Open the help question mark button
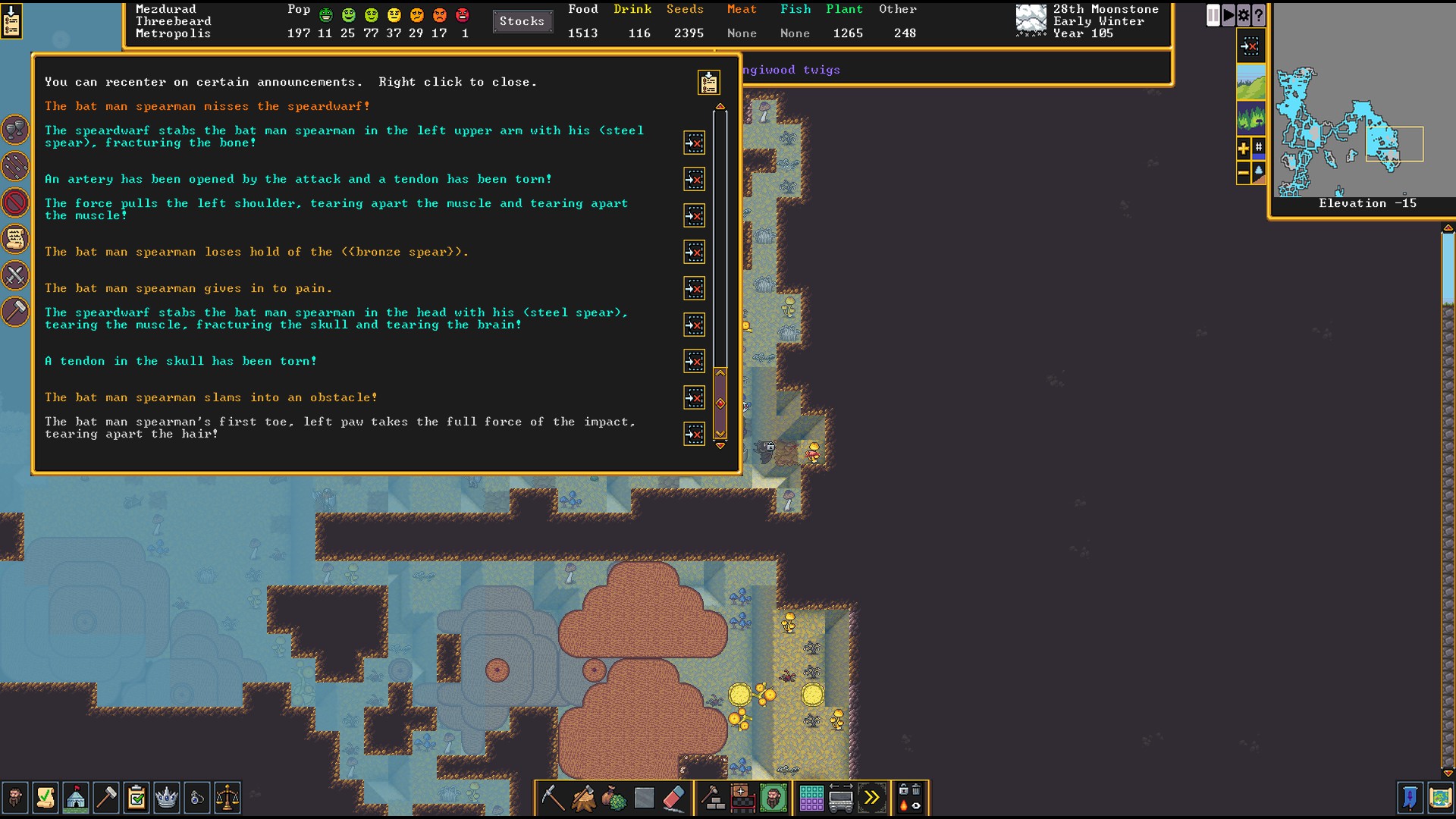This screenshot has height=819, width=1456. [1259, 15]
